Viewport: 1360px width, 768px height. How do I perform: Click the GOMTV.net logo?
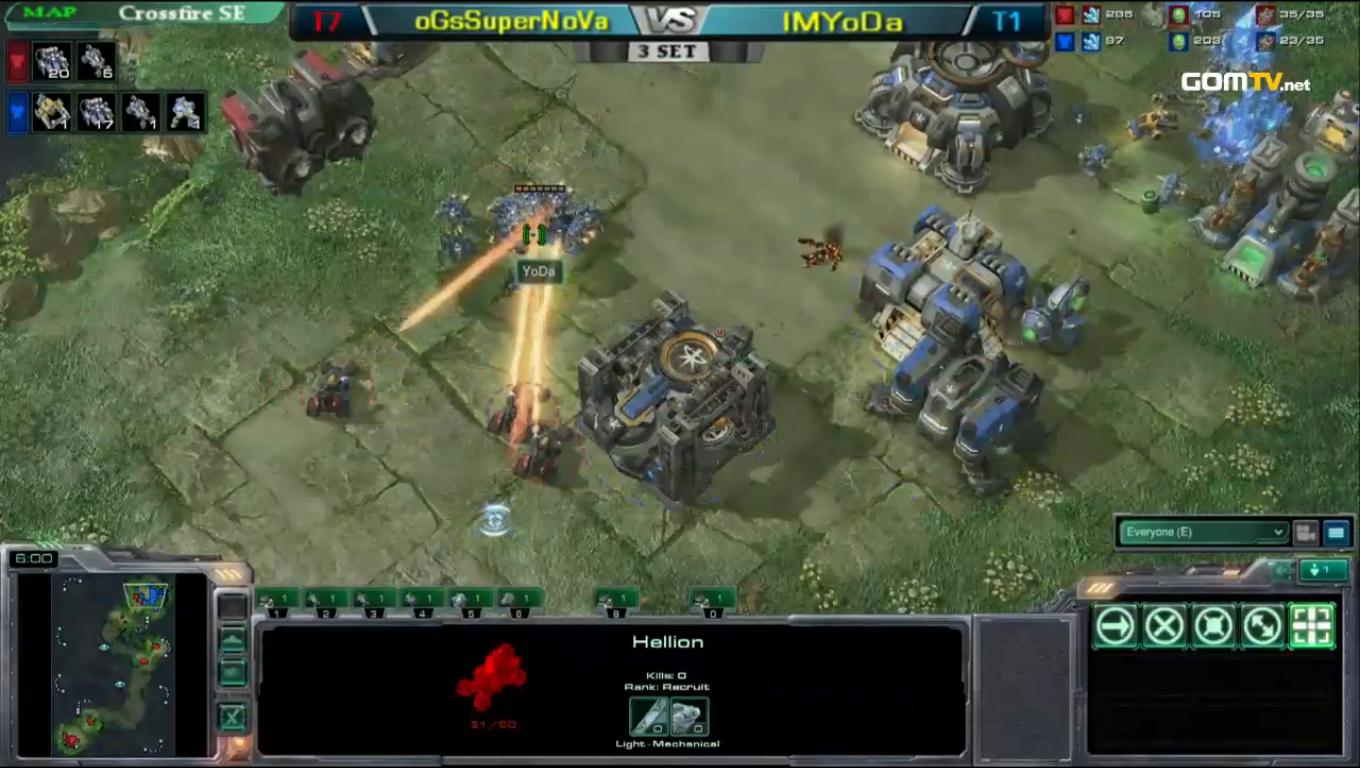pyautogui.click(x=1245, y=83)
